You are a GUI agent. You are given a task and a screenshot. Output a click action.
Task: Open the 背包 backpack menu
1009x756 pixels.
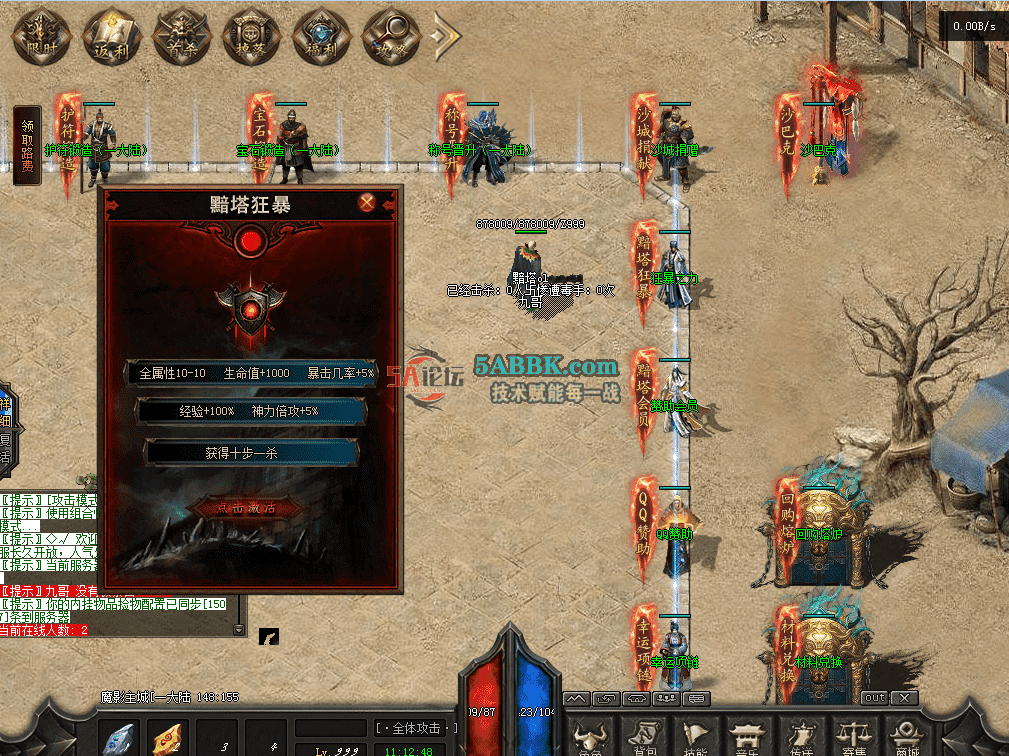coord(645,737)
